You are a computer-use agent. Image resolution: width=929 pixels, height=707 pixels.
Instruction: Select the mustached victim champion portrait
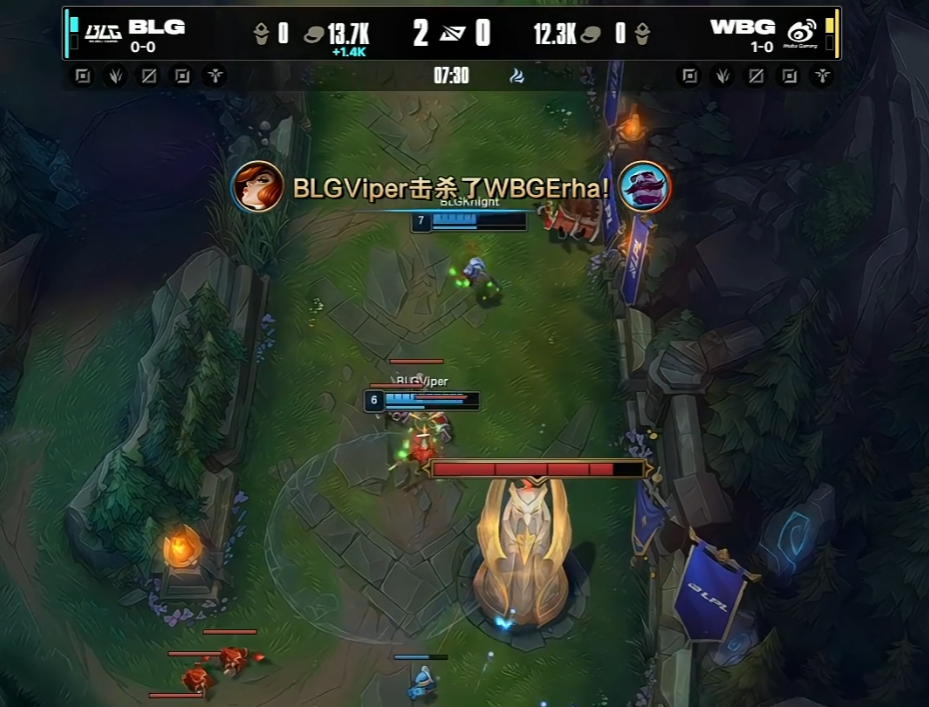click(644, 187)
